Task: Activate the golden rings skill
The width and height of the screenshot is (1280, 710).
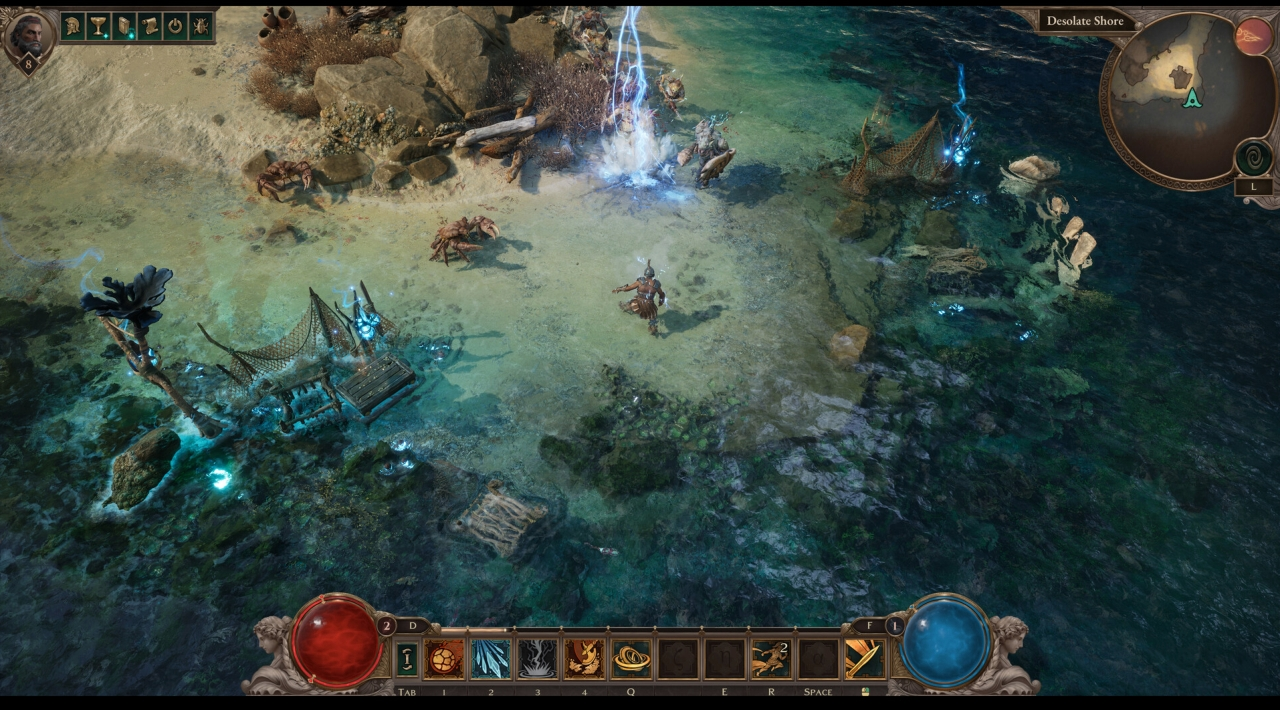Action: tap(631, 659)
